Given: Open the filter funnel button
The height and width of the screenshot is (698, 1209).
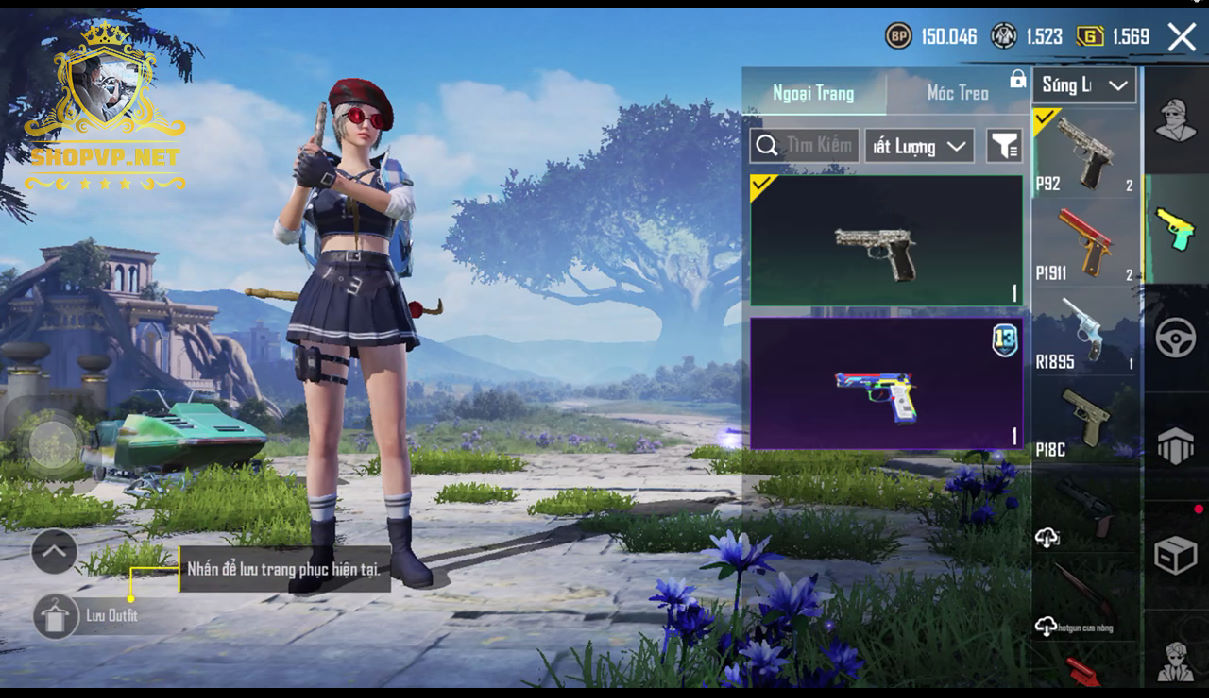Looking at the screenshot, I should tap(1004, 146).
